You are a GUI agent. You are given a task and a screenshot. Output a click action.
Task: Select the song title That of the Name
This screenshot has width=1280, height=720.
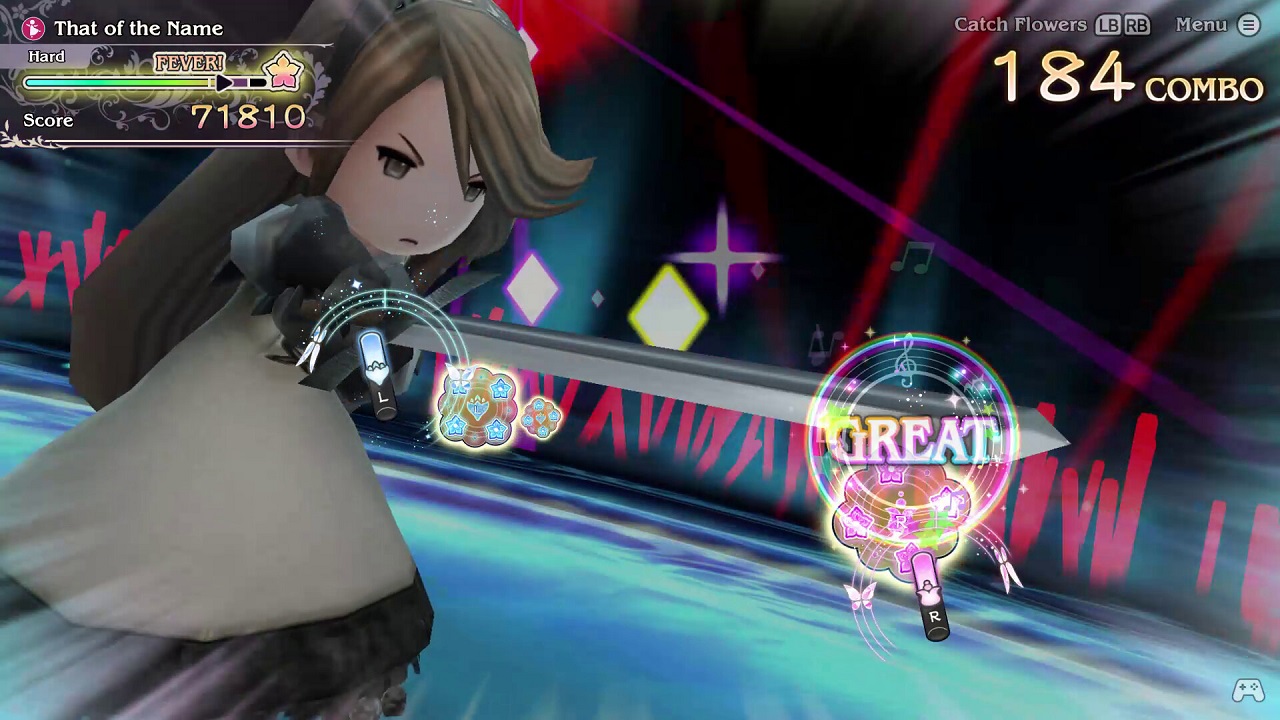(139, 28)
